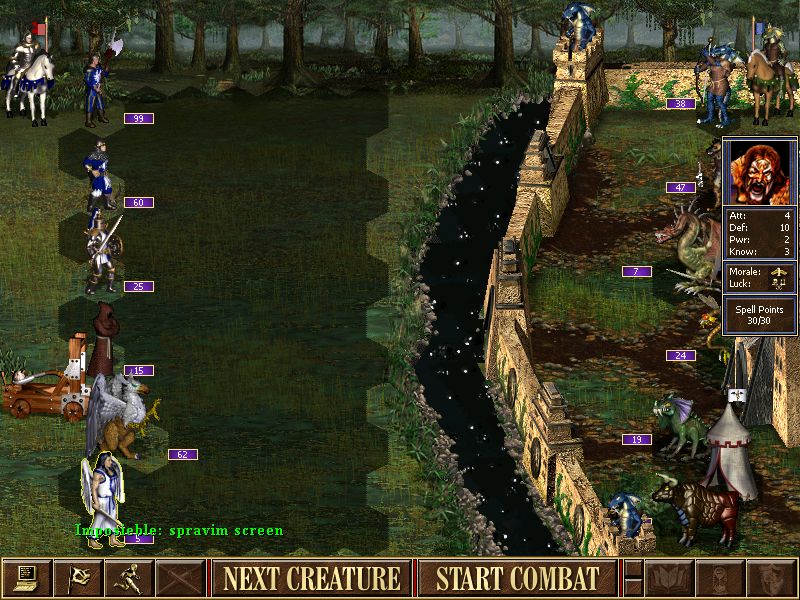800x600 pixels.
Task: Open the combat options computer icon
Action: pos(27,578)
